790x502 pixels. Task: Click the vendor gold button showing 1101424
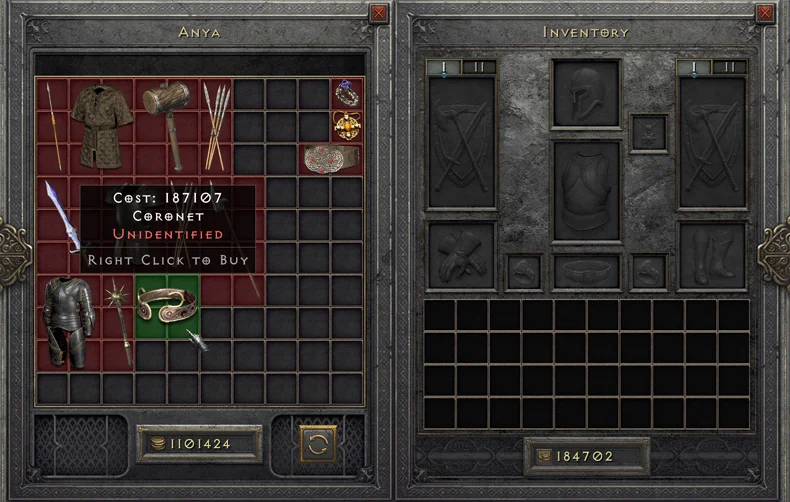click(200, 443)
